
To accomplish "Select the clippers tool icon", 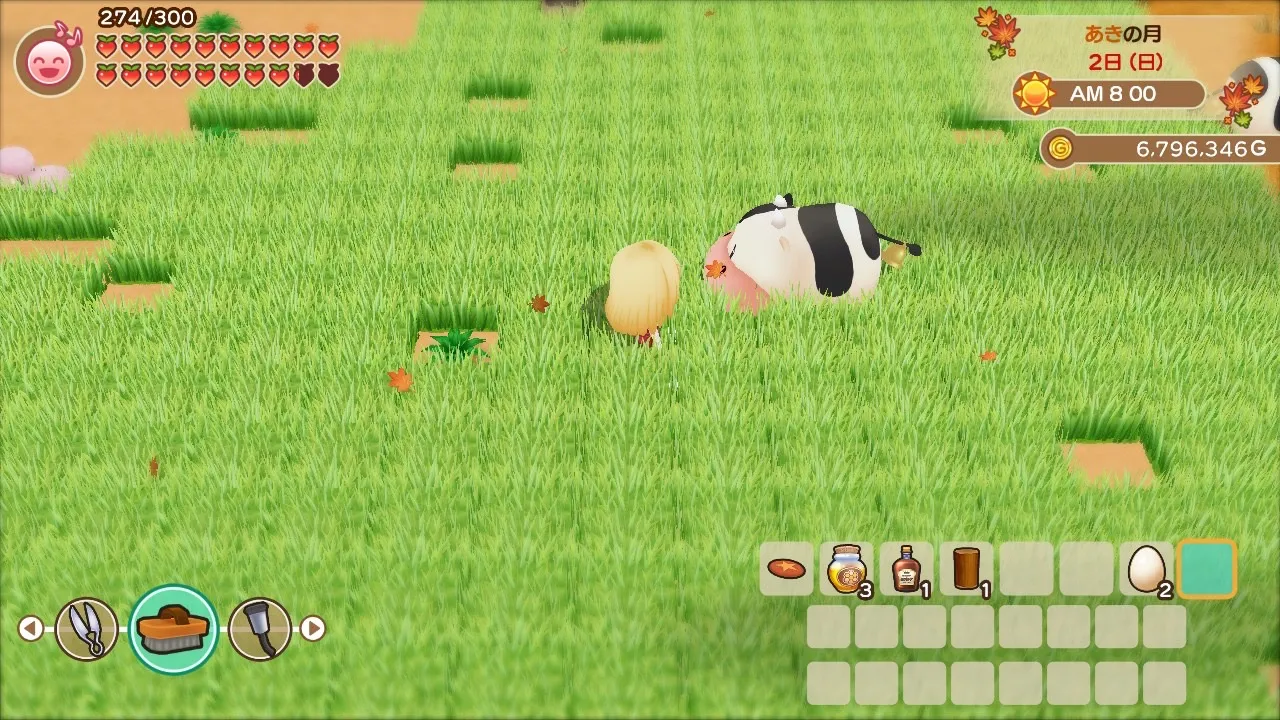I will tap(86, 629).
